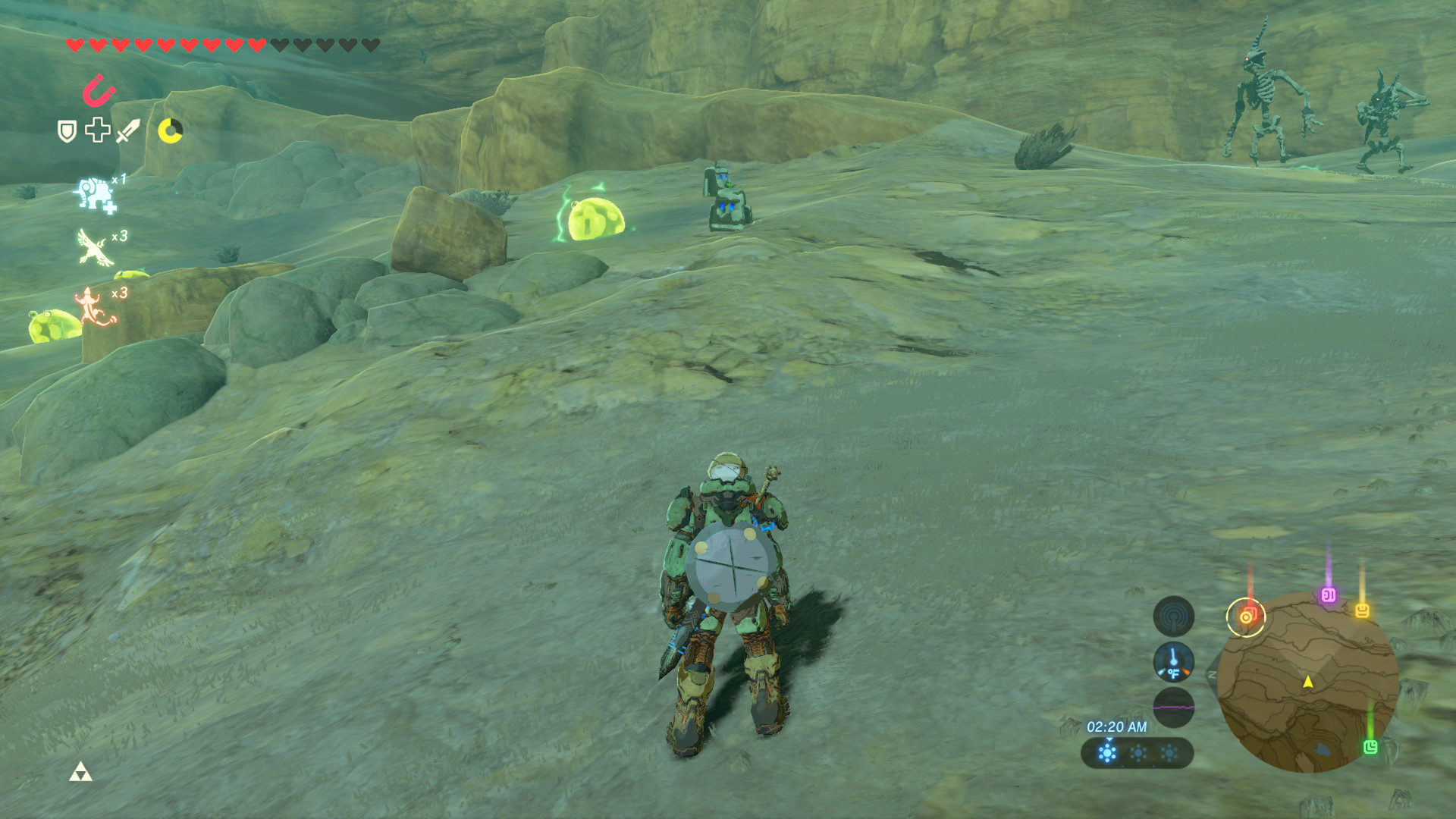Click the orange marker near the minimap edge
This screenshot has width=1456, height=819.
(1362, 611)
